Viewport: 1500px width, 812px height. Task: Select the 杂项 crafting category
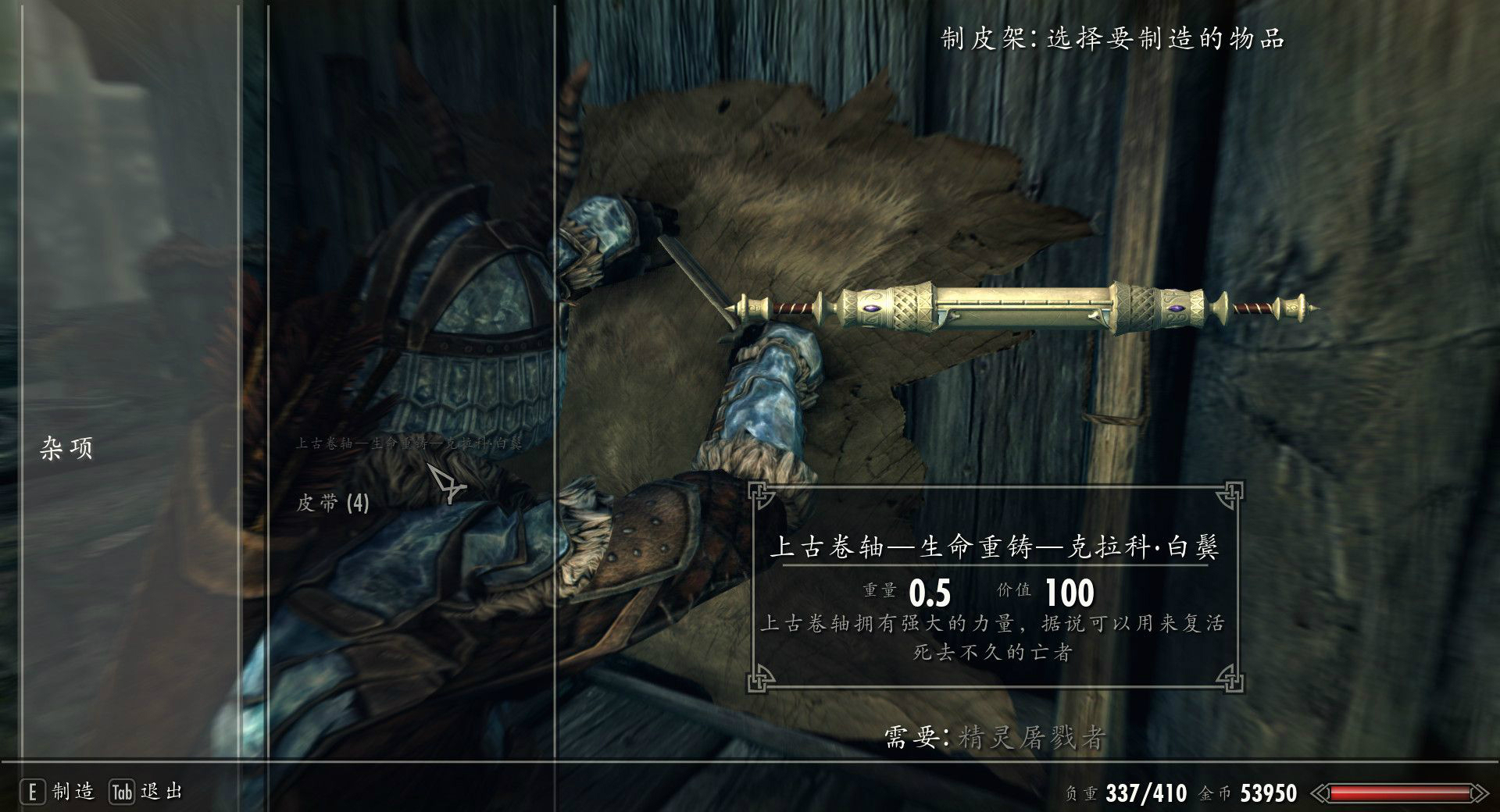click(x=66, y=448)
